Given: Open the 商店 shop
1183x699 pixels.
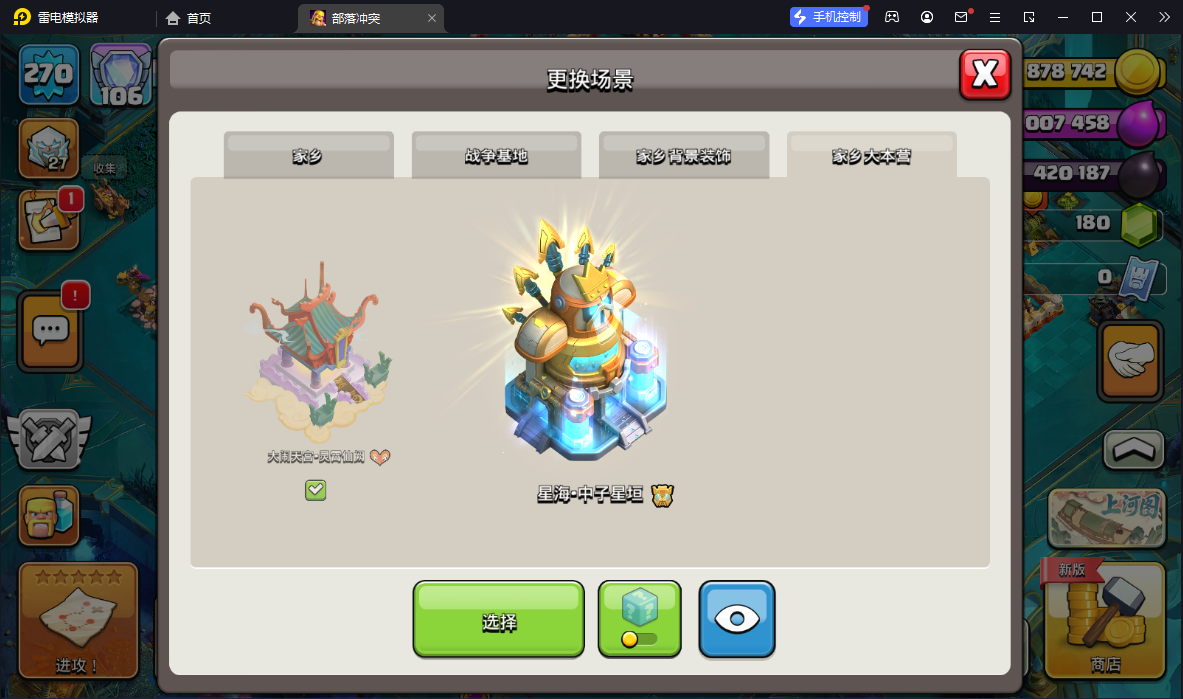Looking at the screenshot, I should [x=1105, y=622].
